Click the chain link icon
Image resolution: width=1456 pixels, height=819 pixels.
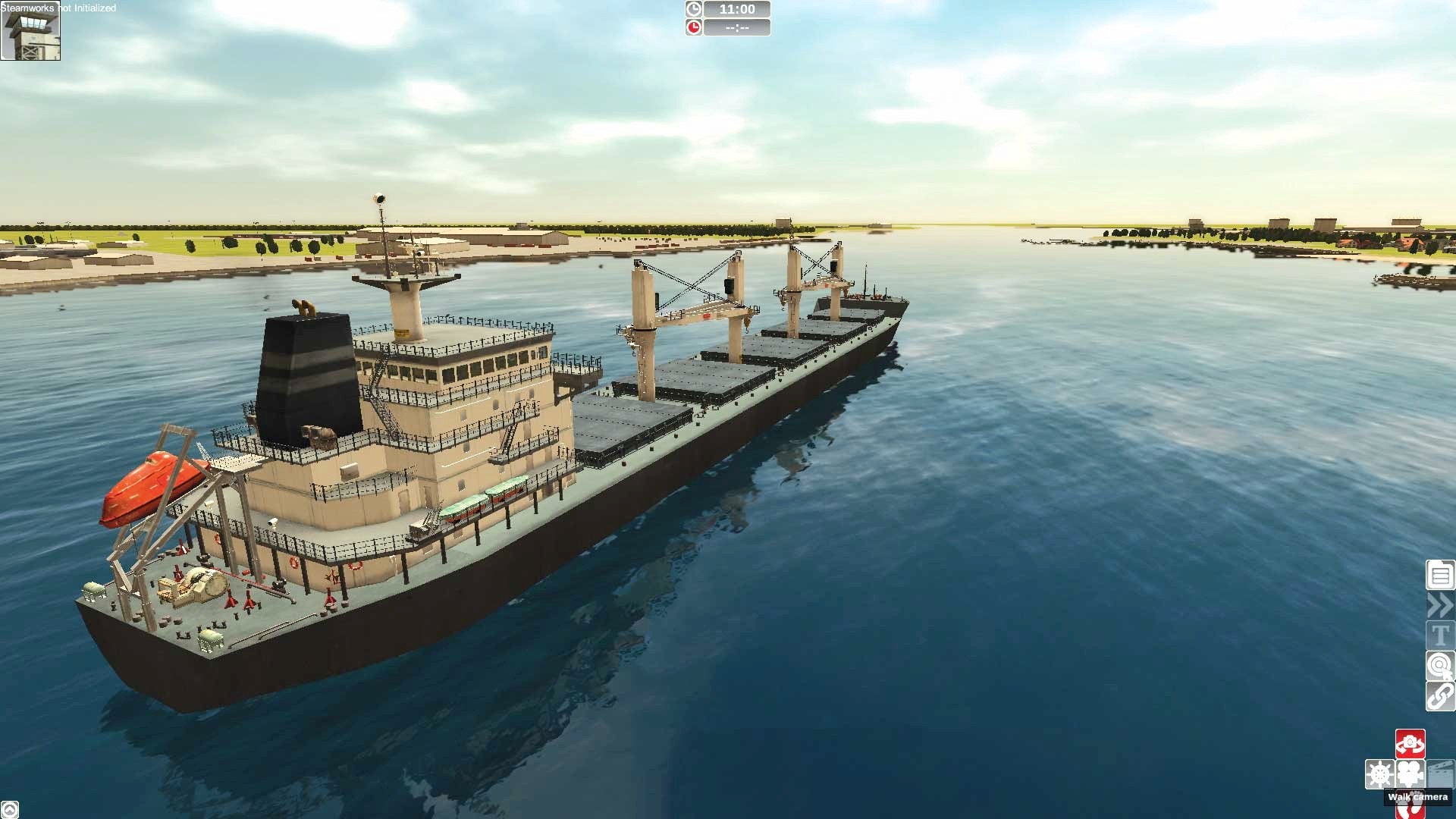pyautogui.click(x=1440, y=696)
